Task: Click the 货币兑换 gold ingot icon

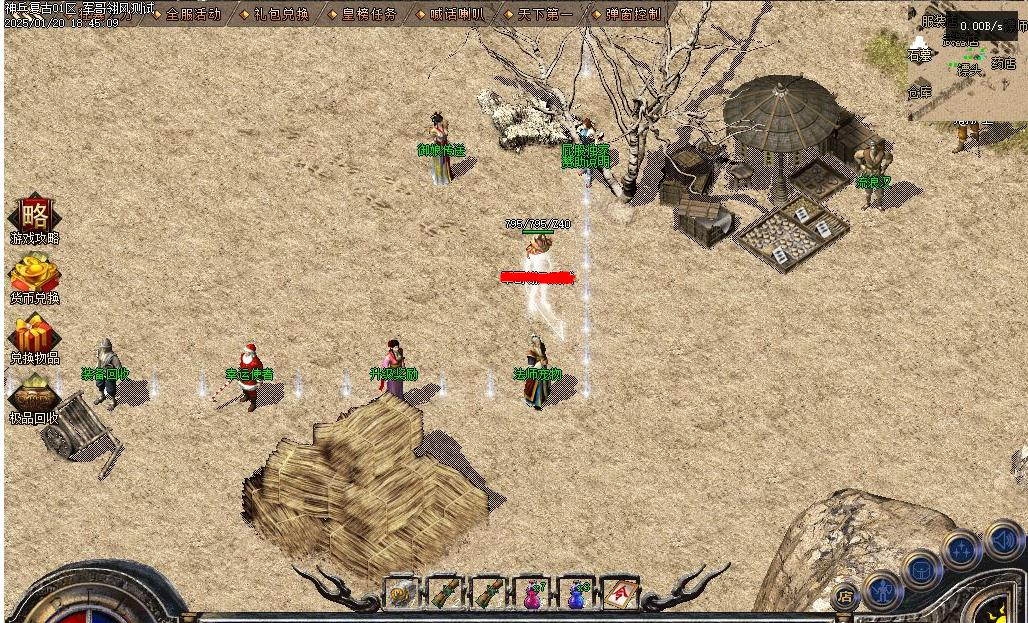Action: (35, 277)
